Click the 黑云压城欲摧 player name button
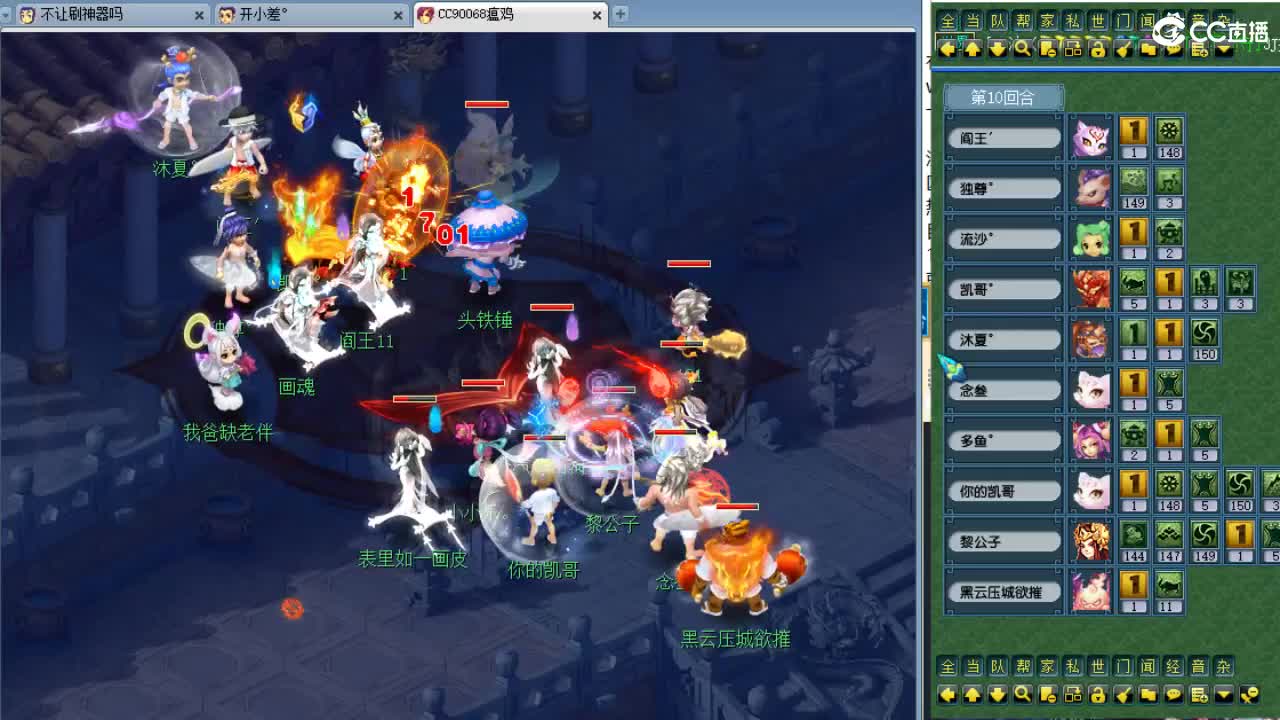Image resolution: width=1280 pixels, height=720 pixels. 1002,591
